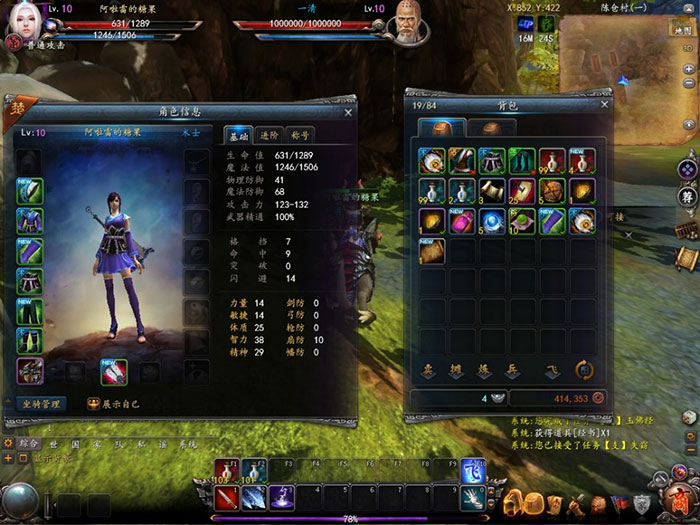Click the 坐骑管理 mount management button
Viewport: 700px width, 525px height.
tap(42, 404)
